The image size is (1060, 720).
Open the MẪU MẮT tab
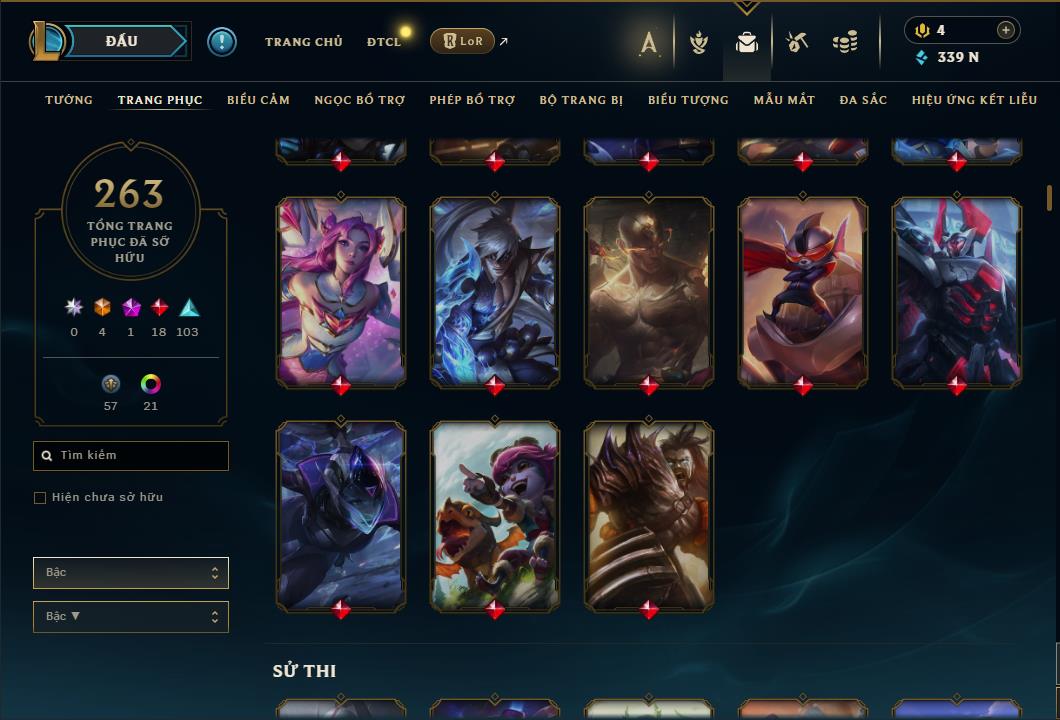tap(784, 100)
